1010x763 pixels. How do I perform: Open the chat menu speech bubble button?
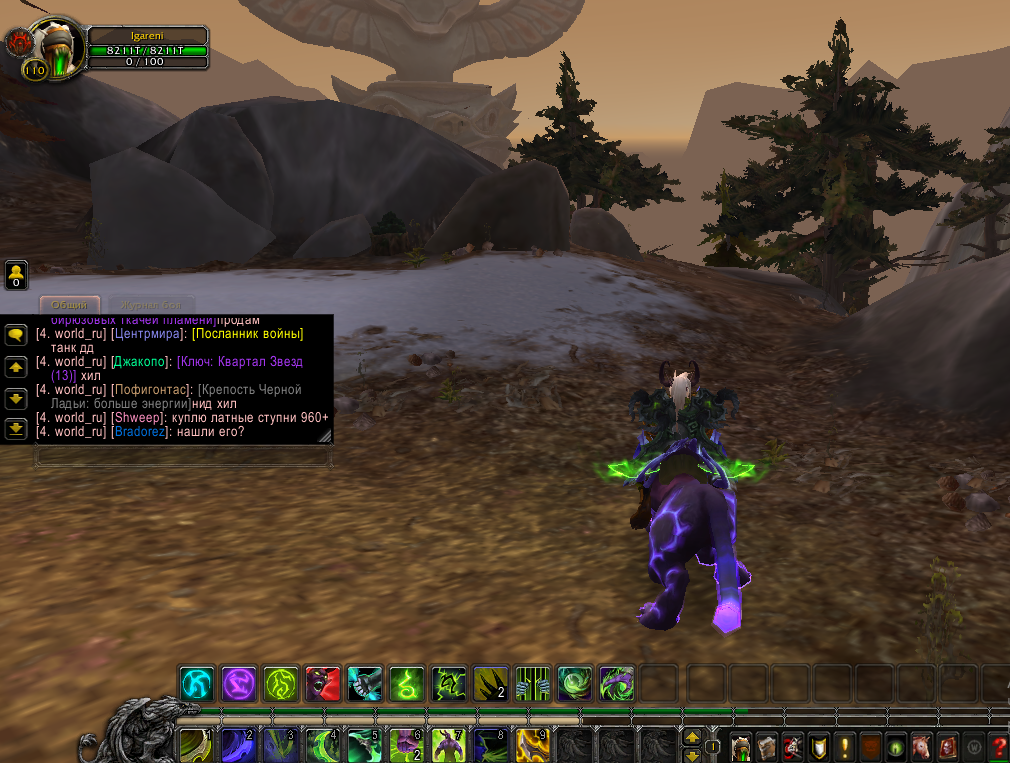click(x=16, y=335)
